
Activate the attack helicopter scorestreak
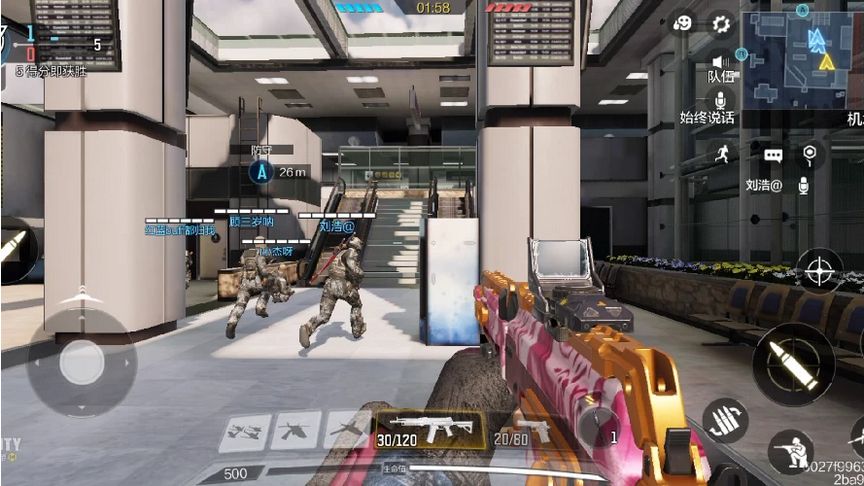(296, 430)
